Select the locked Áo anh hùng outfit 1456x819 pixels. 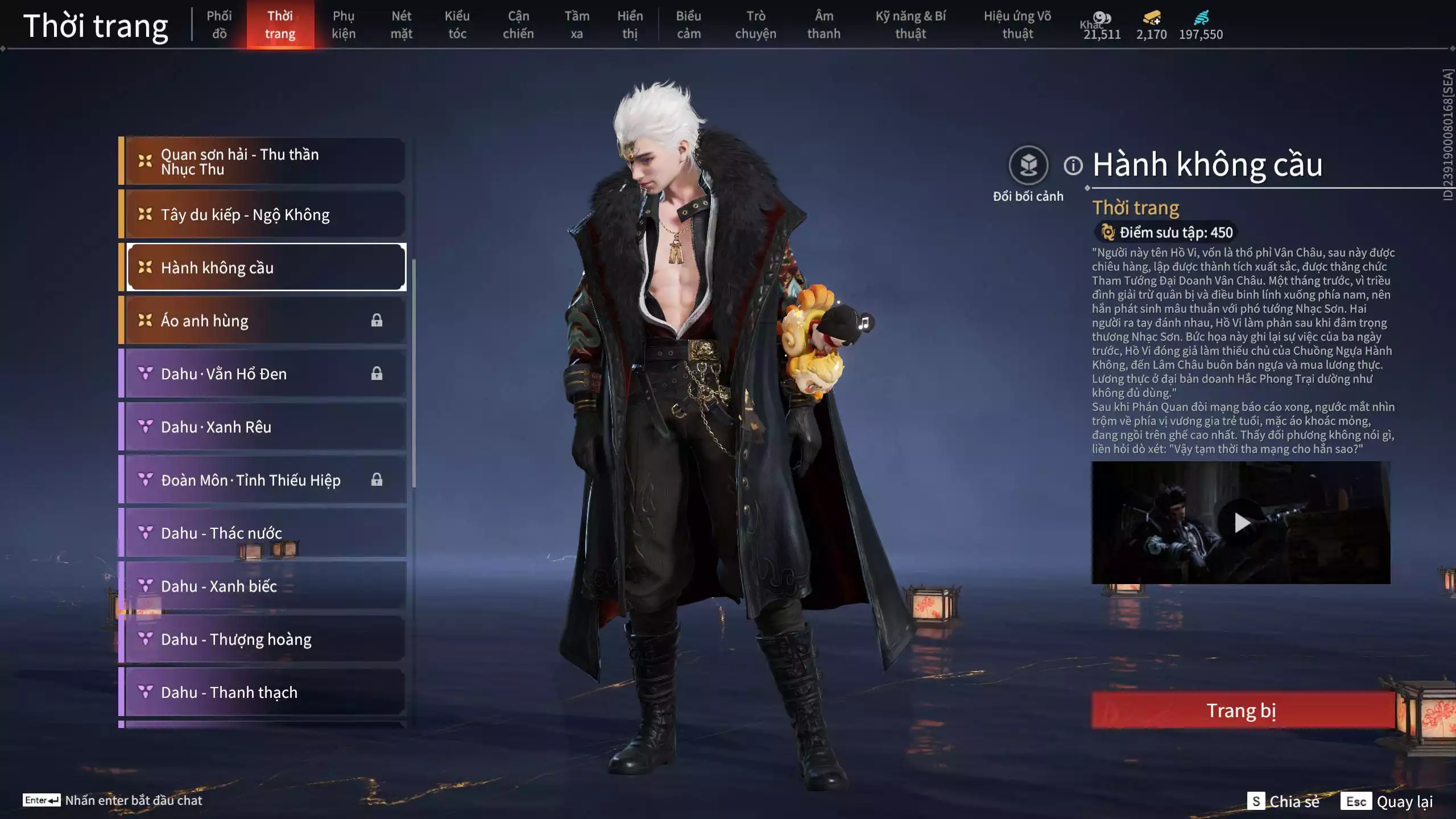[265, 321]
